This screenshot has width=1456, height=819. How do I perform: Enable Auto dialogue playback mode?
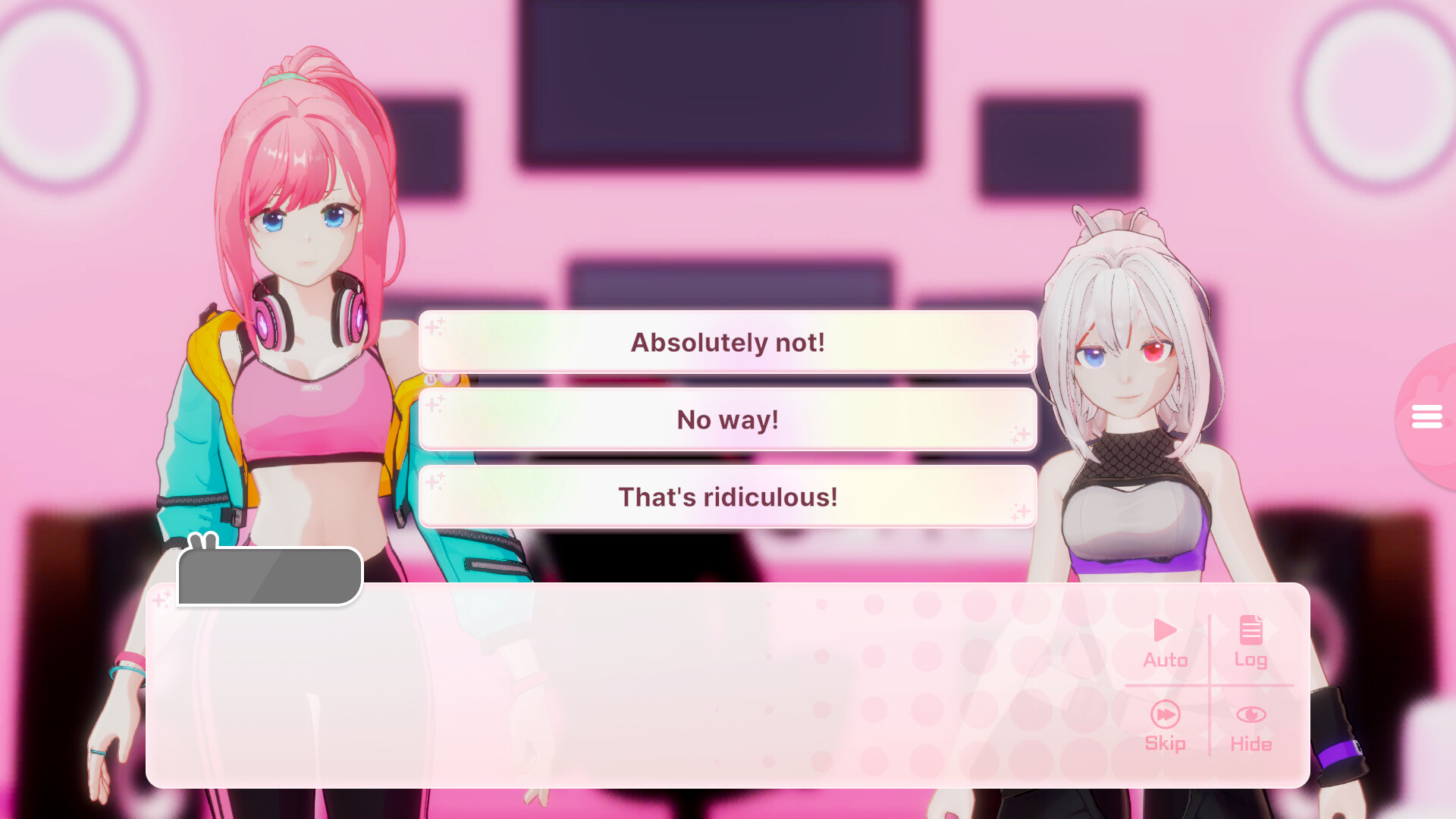coord(1165,641)
